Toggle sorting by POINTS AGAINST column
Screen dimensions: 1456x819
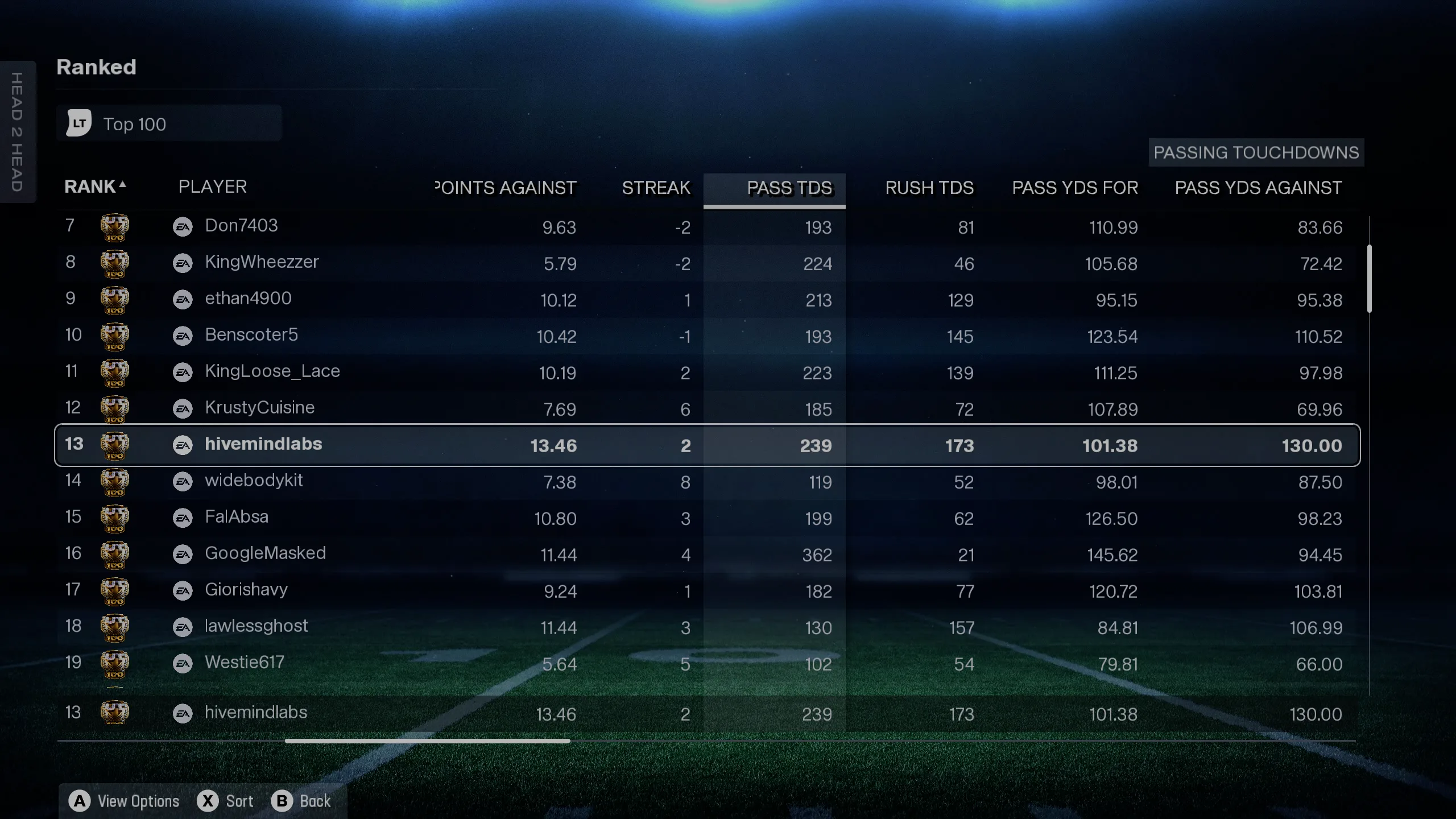[505, 188]
